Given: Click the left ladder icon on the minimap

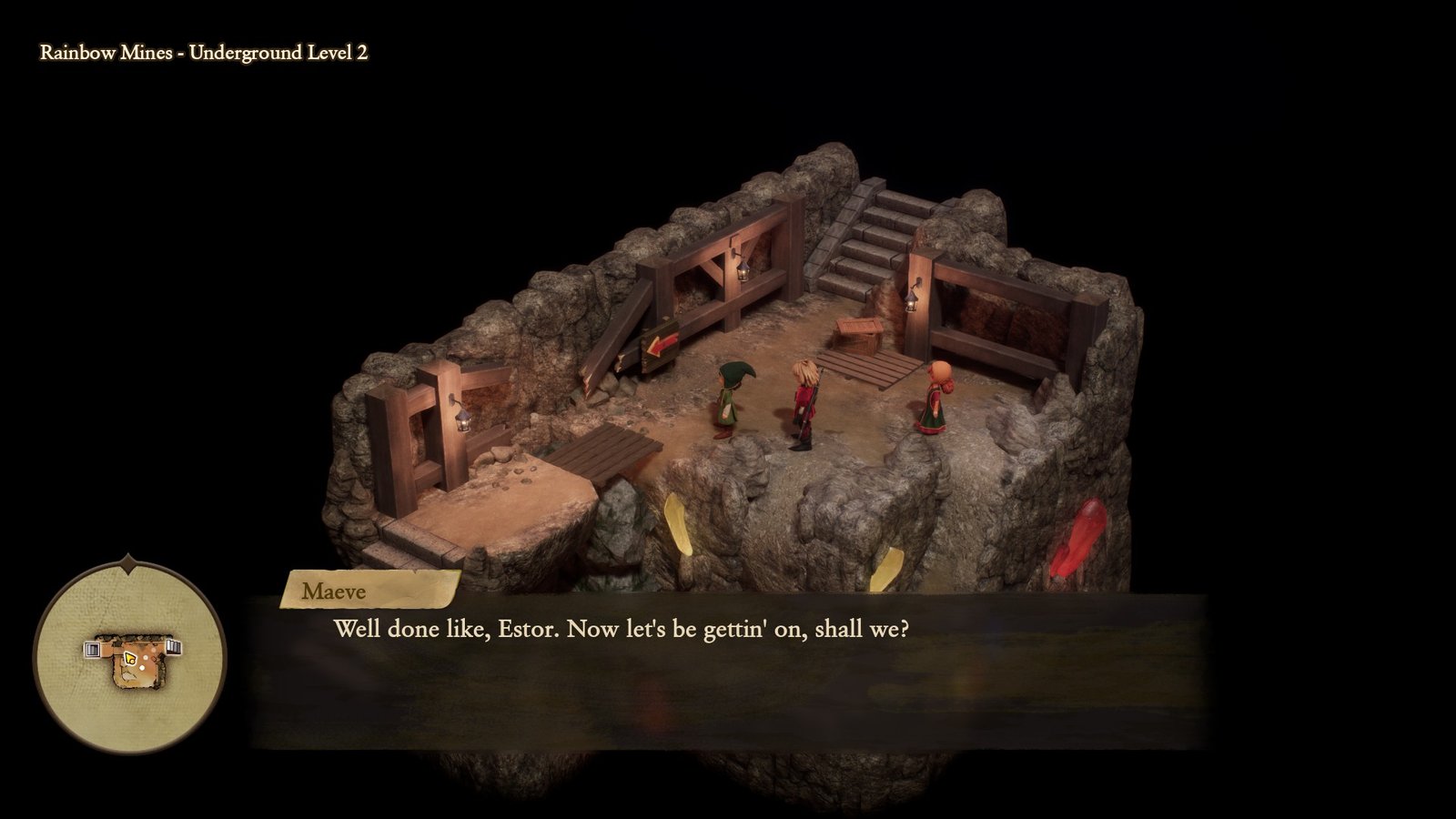Looking at the screenshot, I should 91,649.
